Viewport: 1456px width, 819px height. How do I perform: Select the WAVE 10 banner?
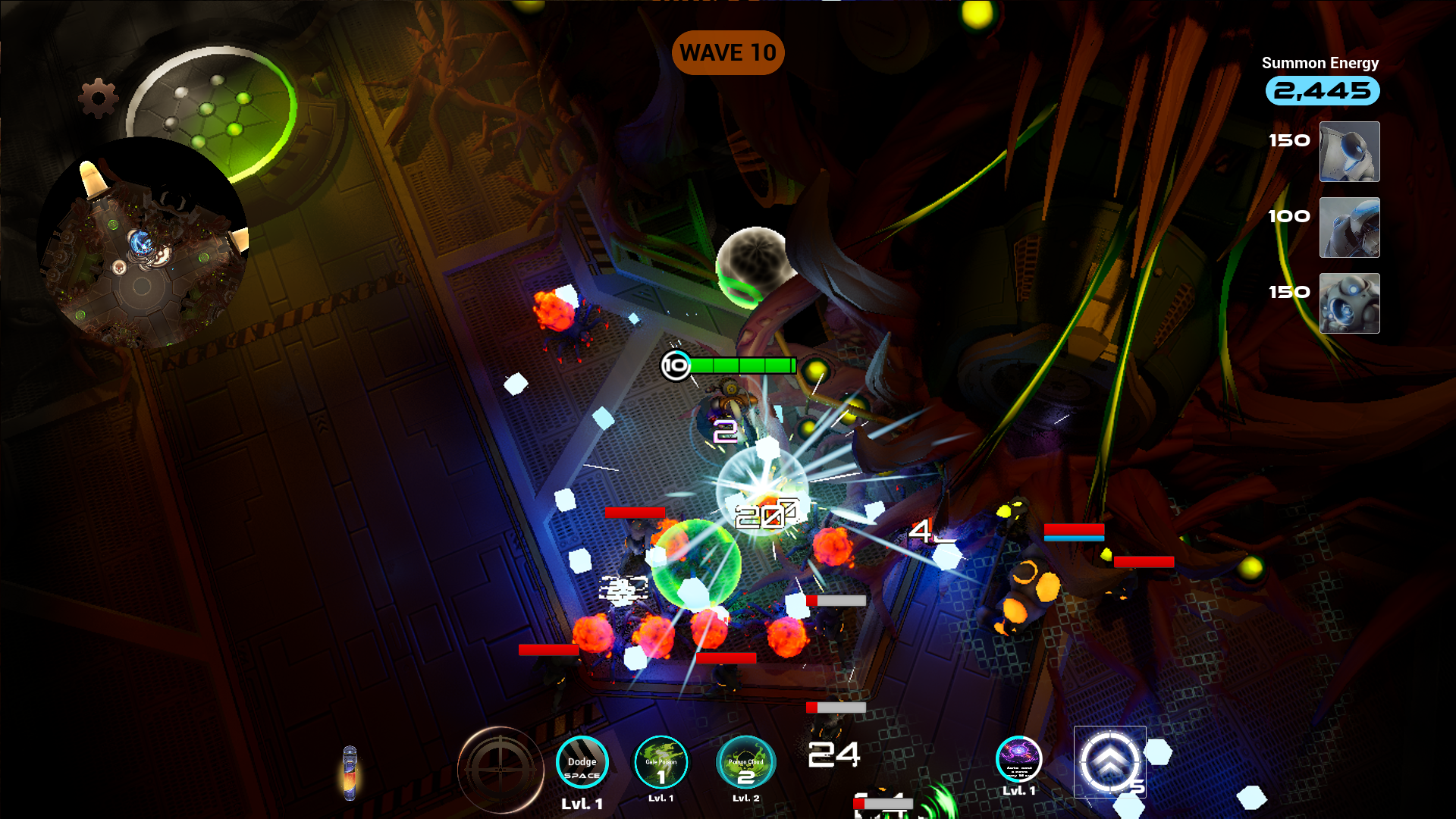click(728, 53)
